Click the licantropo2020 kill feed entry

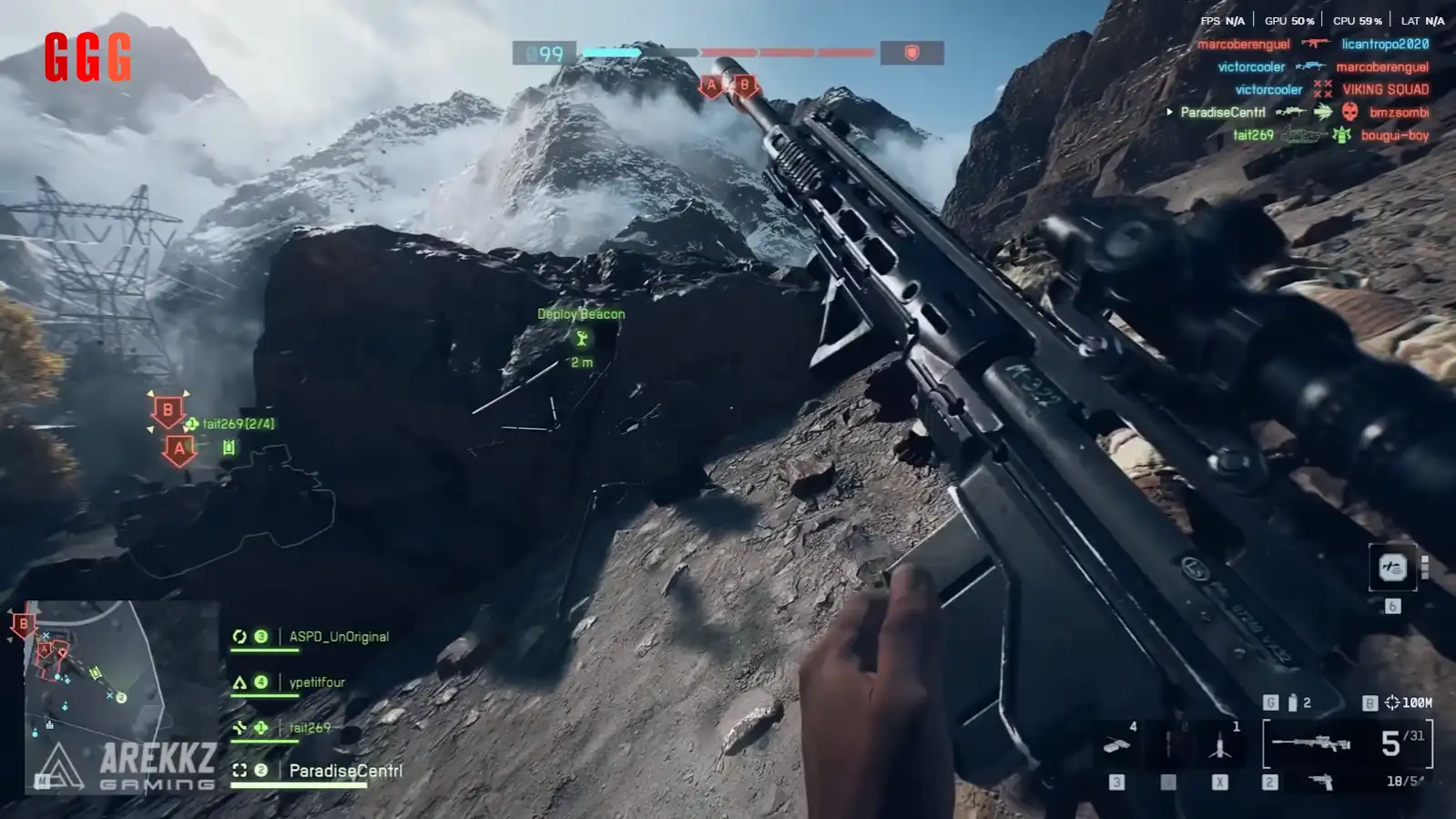(x=1384, y=44)
